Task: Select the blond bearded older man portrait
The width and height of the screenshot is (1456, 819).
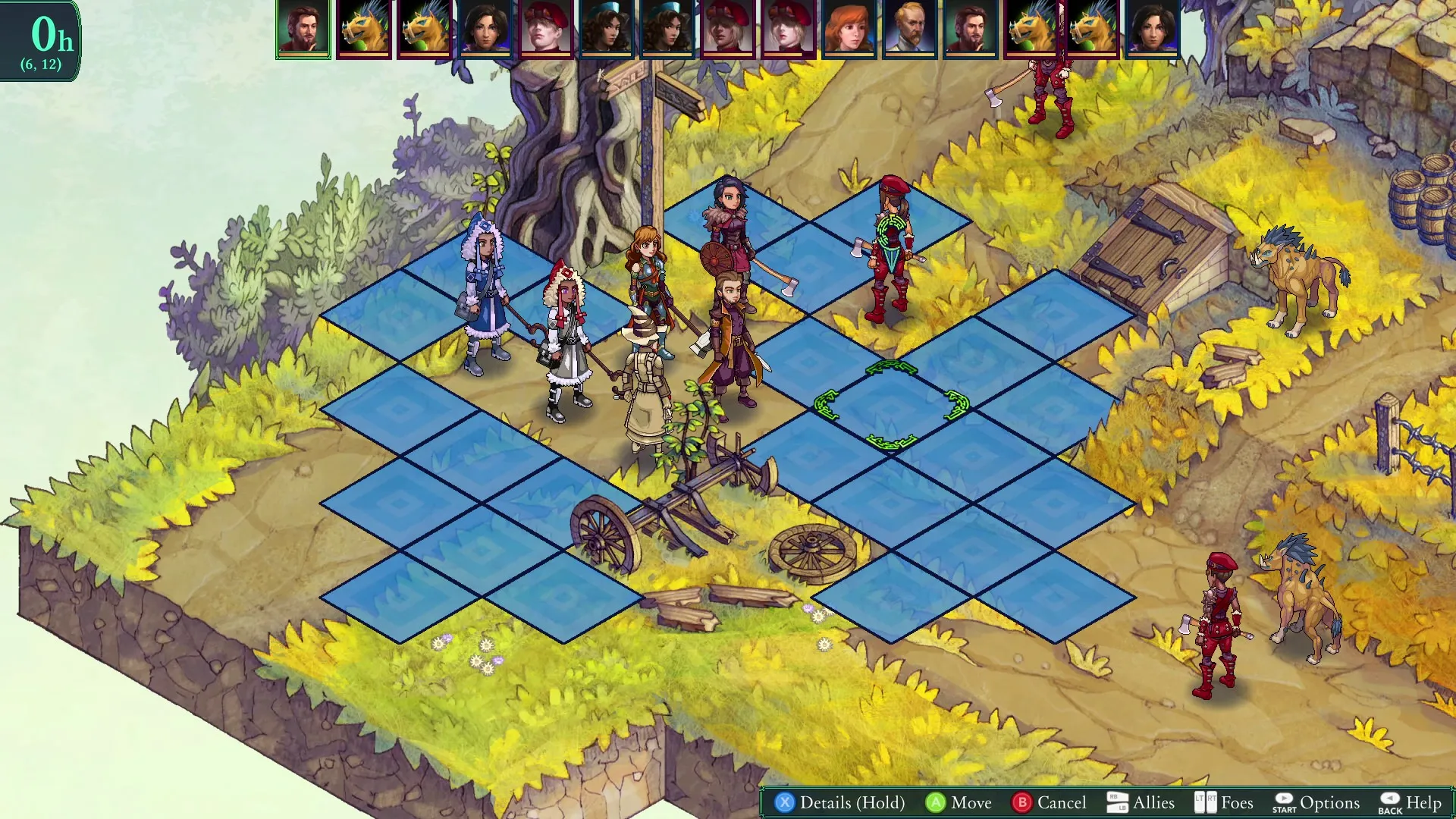Action: (909, 29)
